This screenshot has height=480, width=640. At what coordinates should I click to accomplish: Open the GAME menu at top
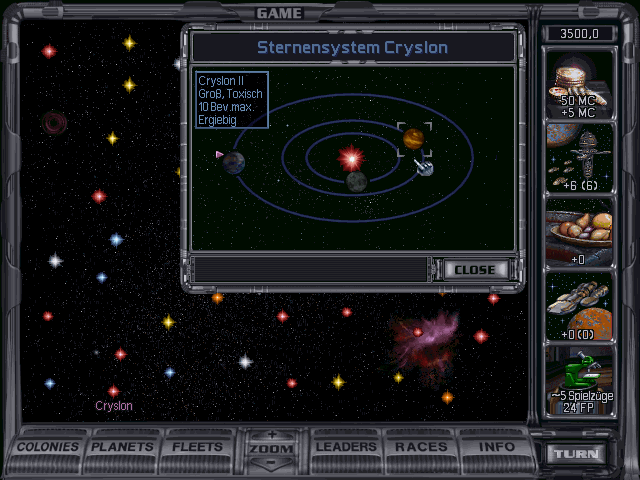279,13
